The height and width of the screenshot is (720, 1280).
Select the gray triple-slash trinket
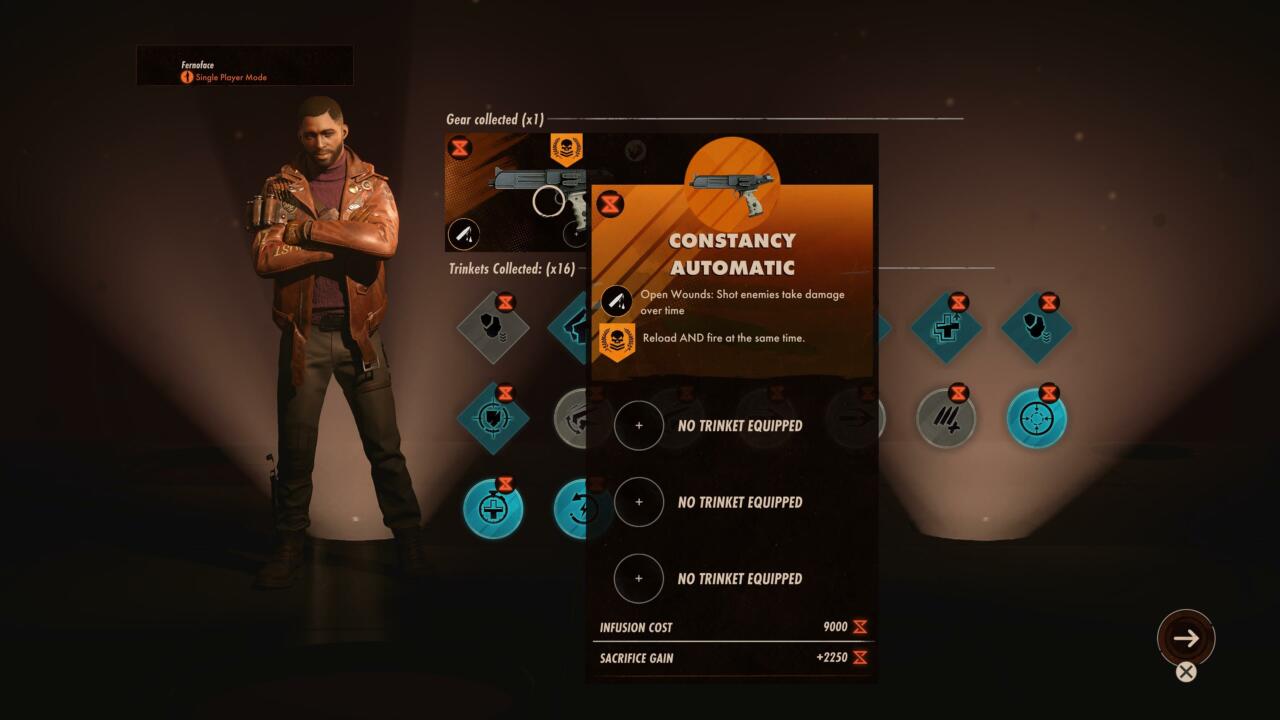pos(944,419)
